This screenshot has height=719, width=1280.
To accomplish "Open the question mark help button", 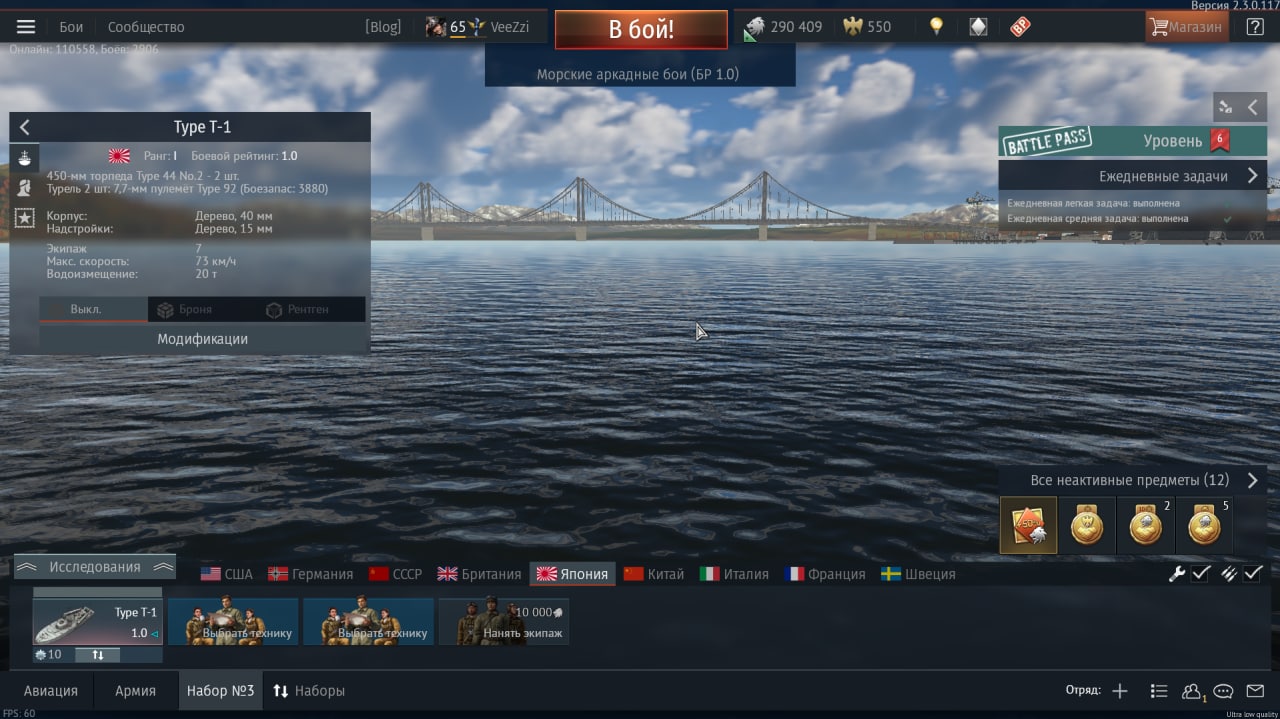I will (1255, 27).
